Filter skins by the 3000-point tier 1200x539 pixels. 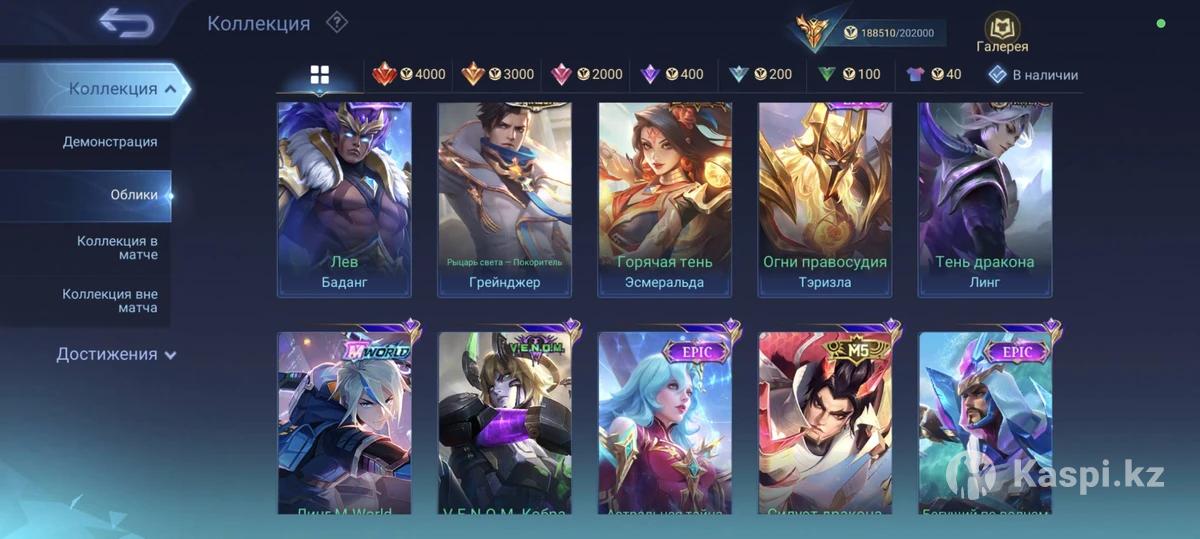tap(498, 74)
